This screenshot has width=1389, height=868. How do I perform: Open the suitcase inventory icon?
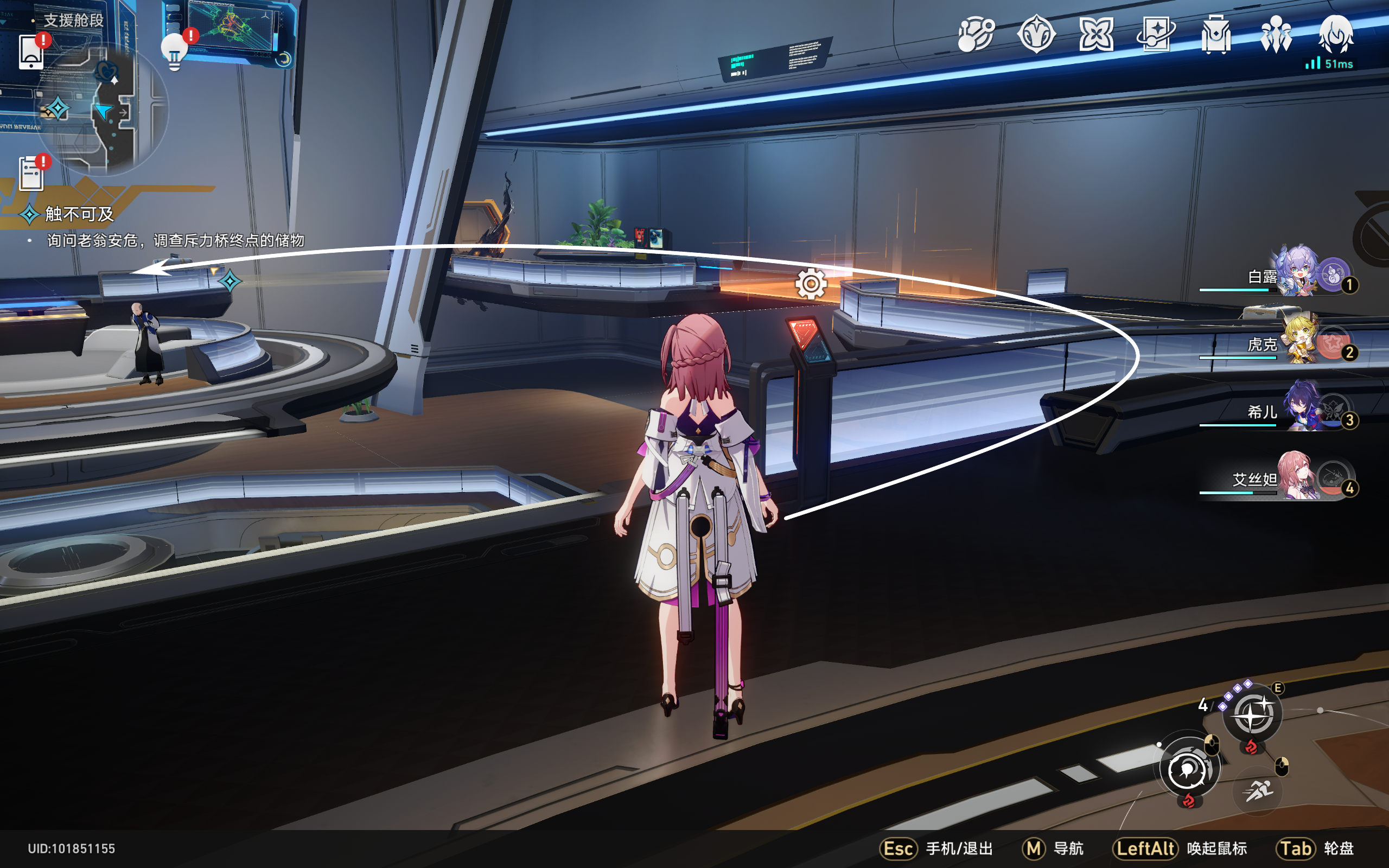click(x=1216, y=34)
